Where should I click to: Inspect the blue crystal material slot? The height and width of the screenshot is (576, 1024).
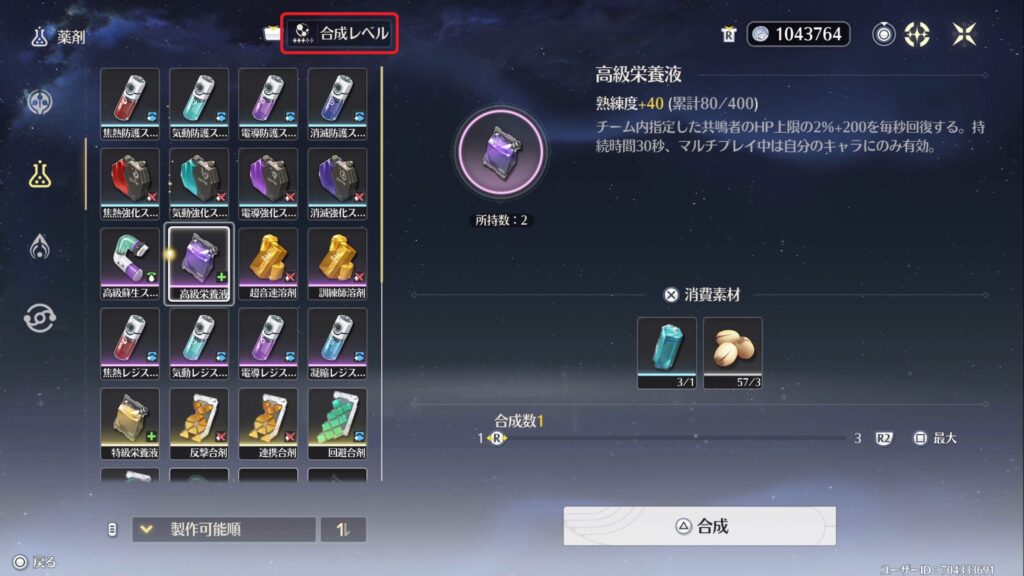666,352
